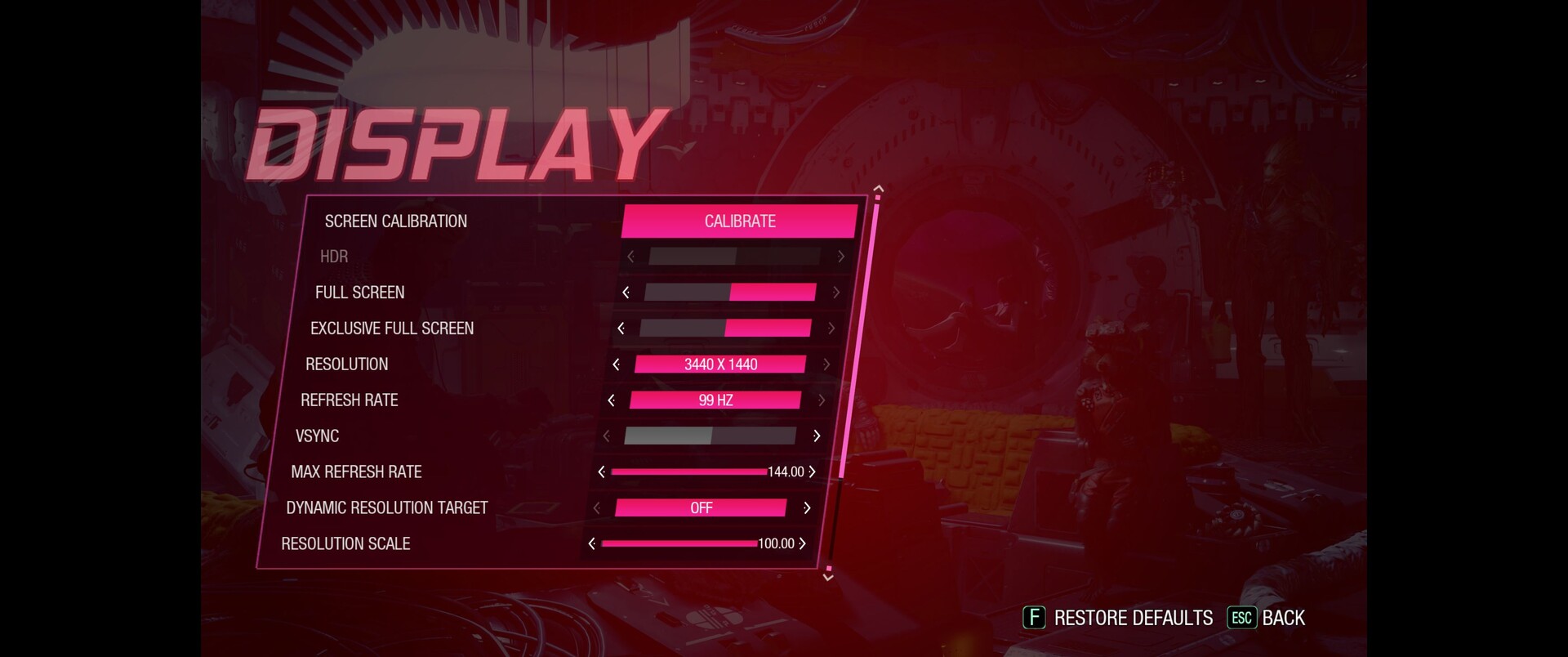Screen dimensions: 1568x657
Task: Click the right arrow beside VSync
Action: pos(816,436)
